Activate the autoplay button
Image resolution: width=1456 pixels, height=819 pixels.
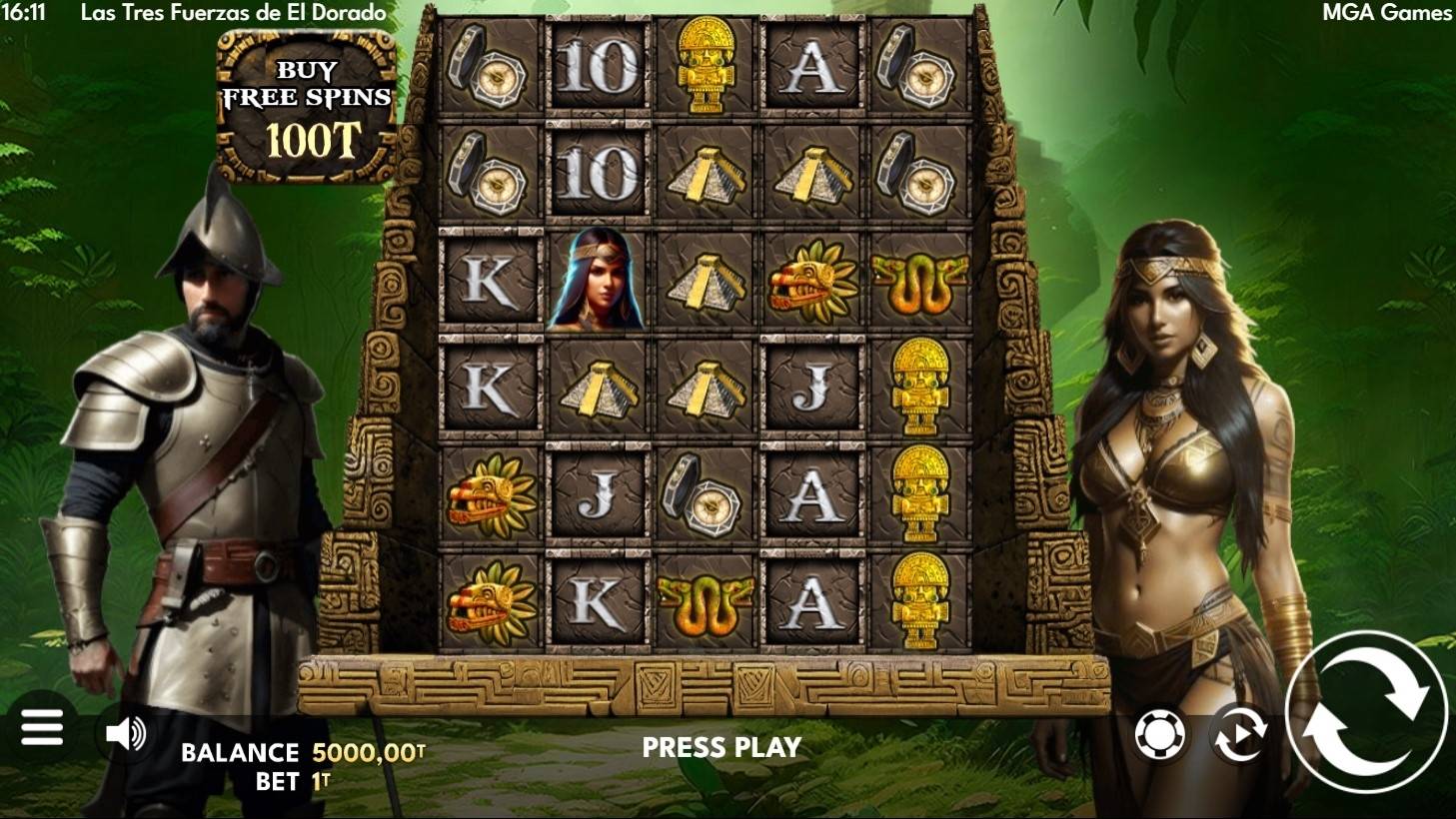coord(1239,735)
